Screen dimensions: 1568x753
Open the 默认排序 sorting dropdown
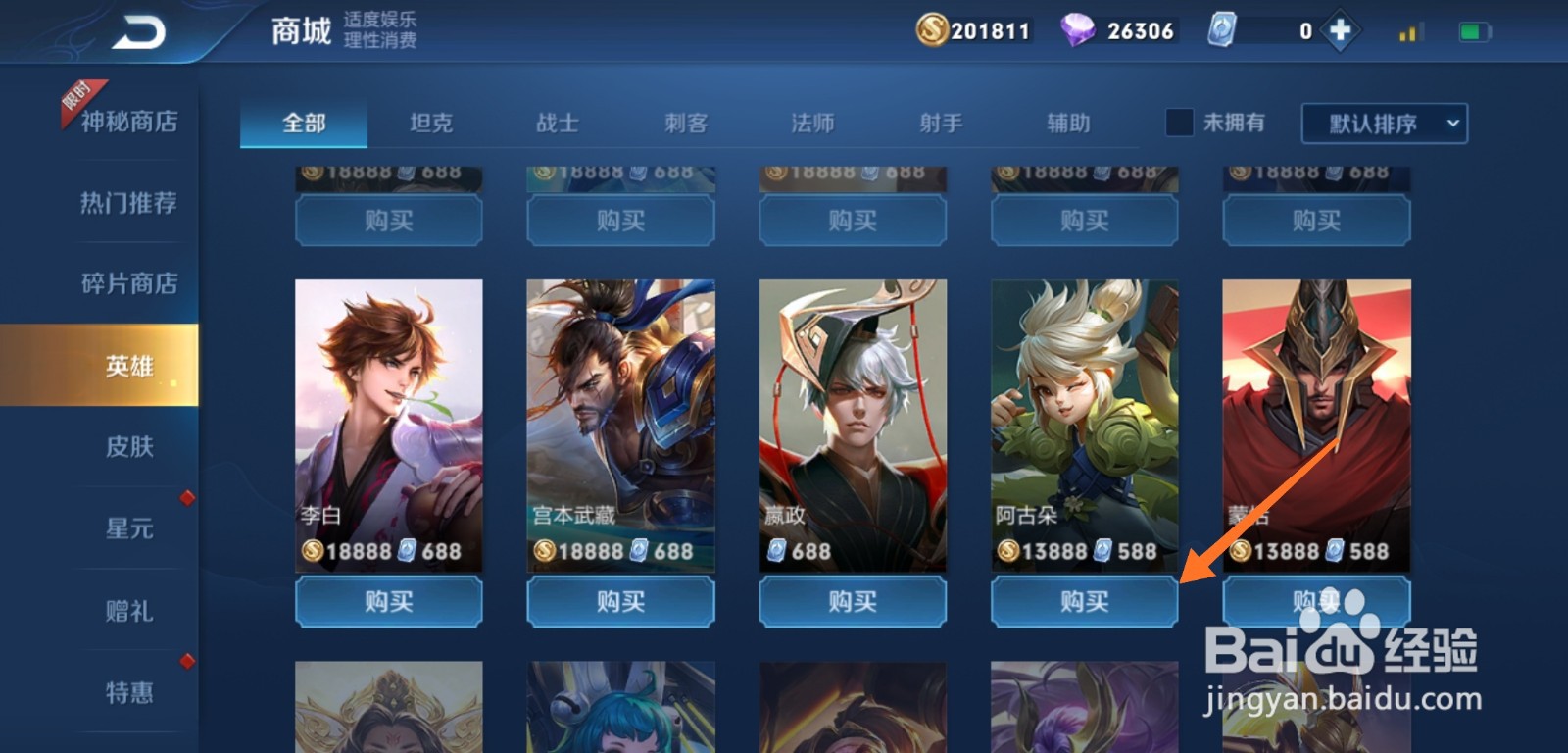click(1372, 122)
